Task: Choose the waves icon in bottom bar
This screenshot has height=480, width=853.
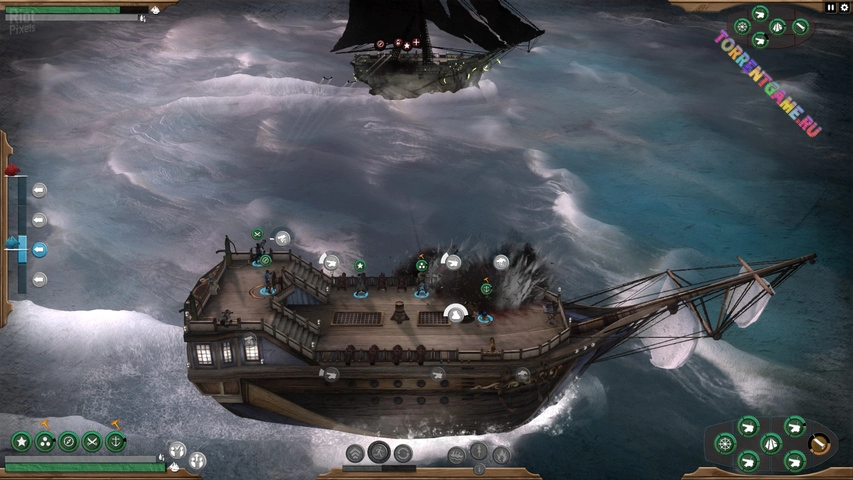Action: click(x=456, y=455)
